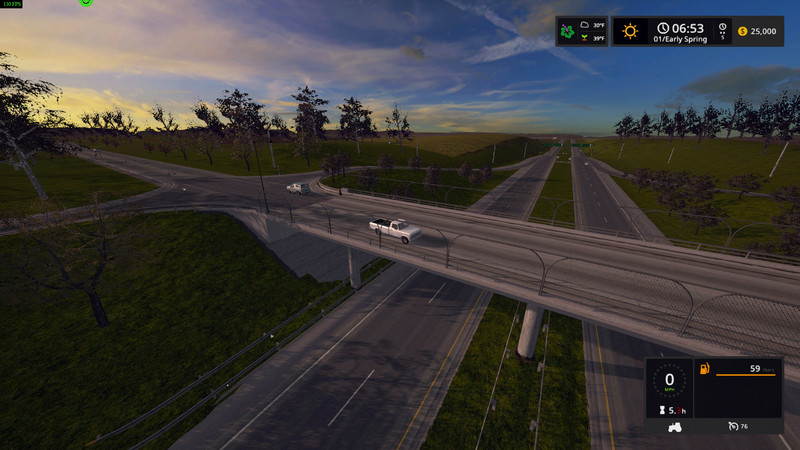
Task: Select the sun weather forecast icon
Action: 630,31
